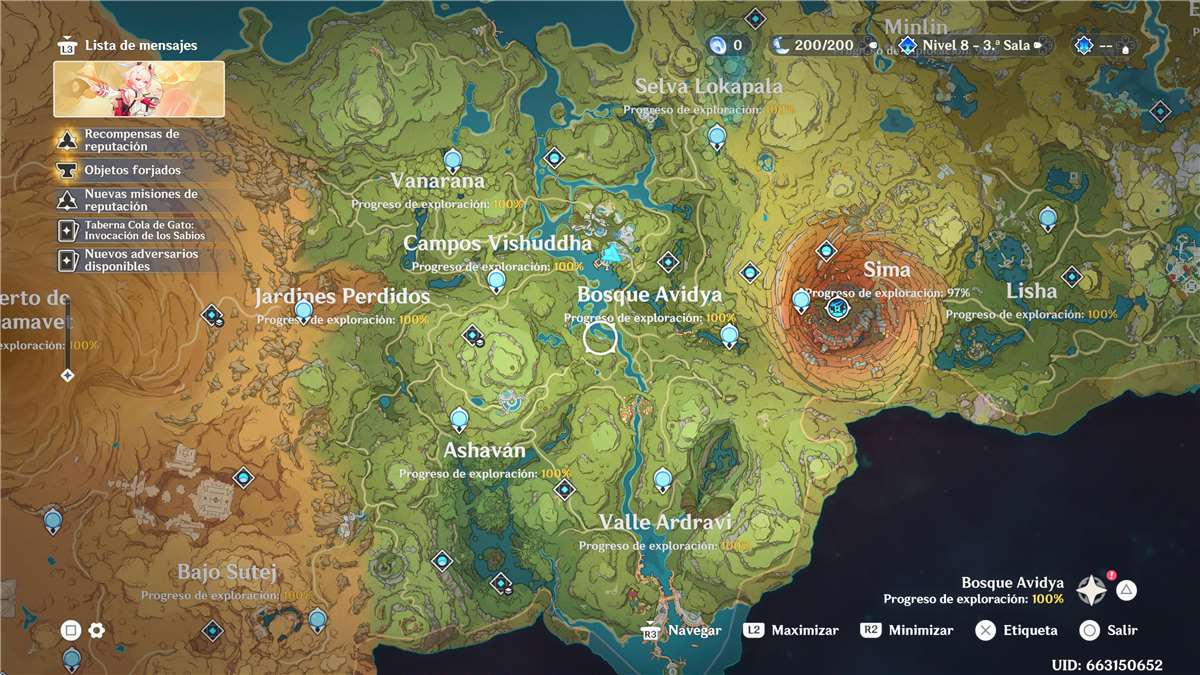Image resolution: width=1200 pixels, height=675 pixels.
Task: Click the glowing Statue of the Seven marker
Action: (x=612, y=257)
